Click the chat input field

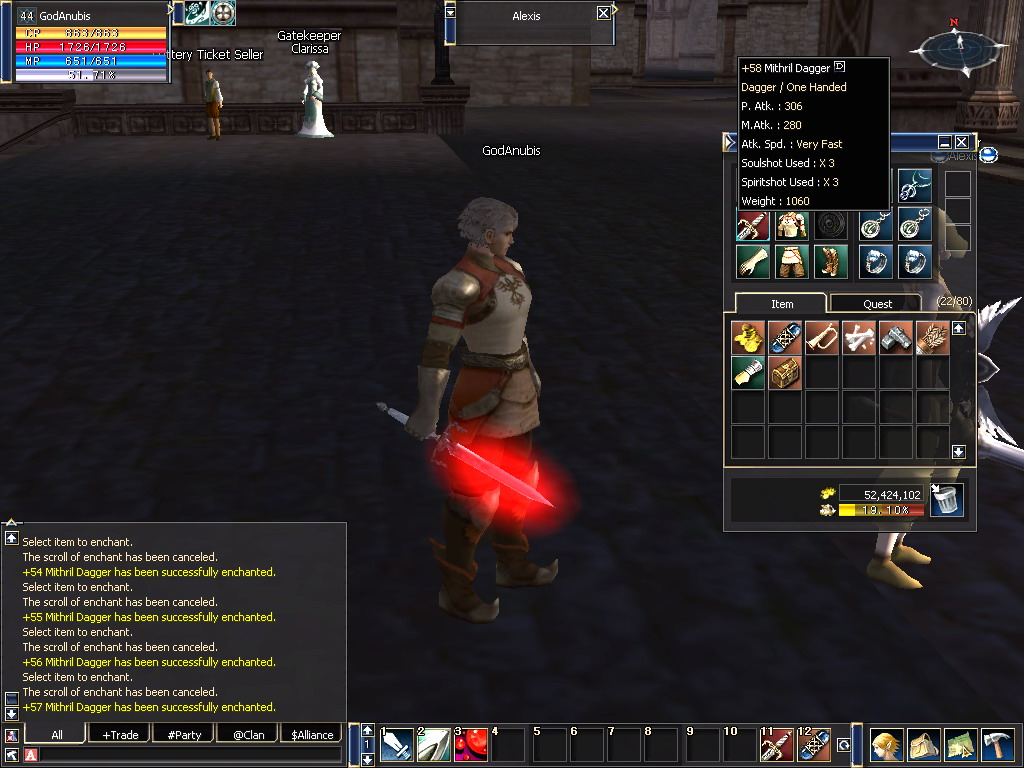tap(190, 754)
